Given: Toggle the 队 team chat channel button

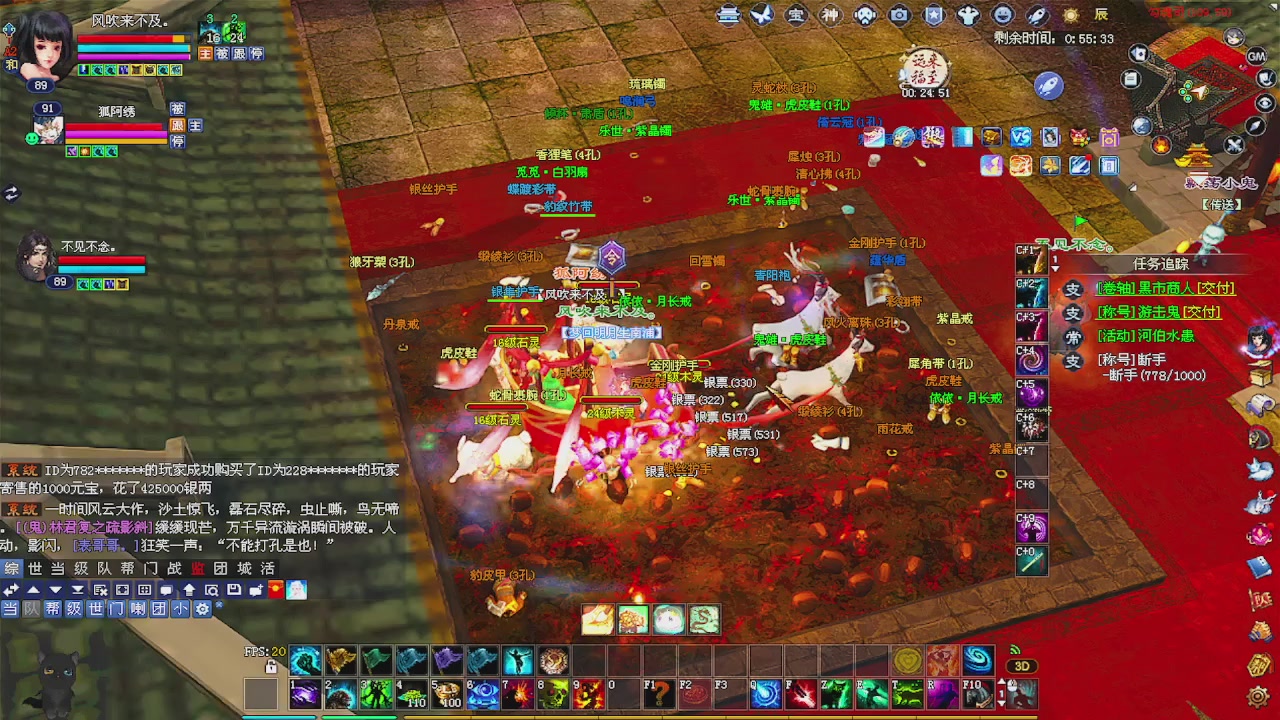Looking at the screenshot, I should pyautogui.click(x=31, y=607).
